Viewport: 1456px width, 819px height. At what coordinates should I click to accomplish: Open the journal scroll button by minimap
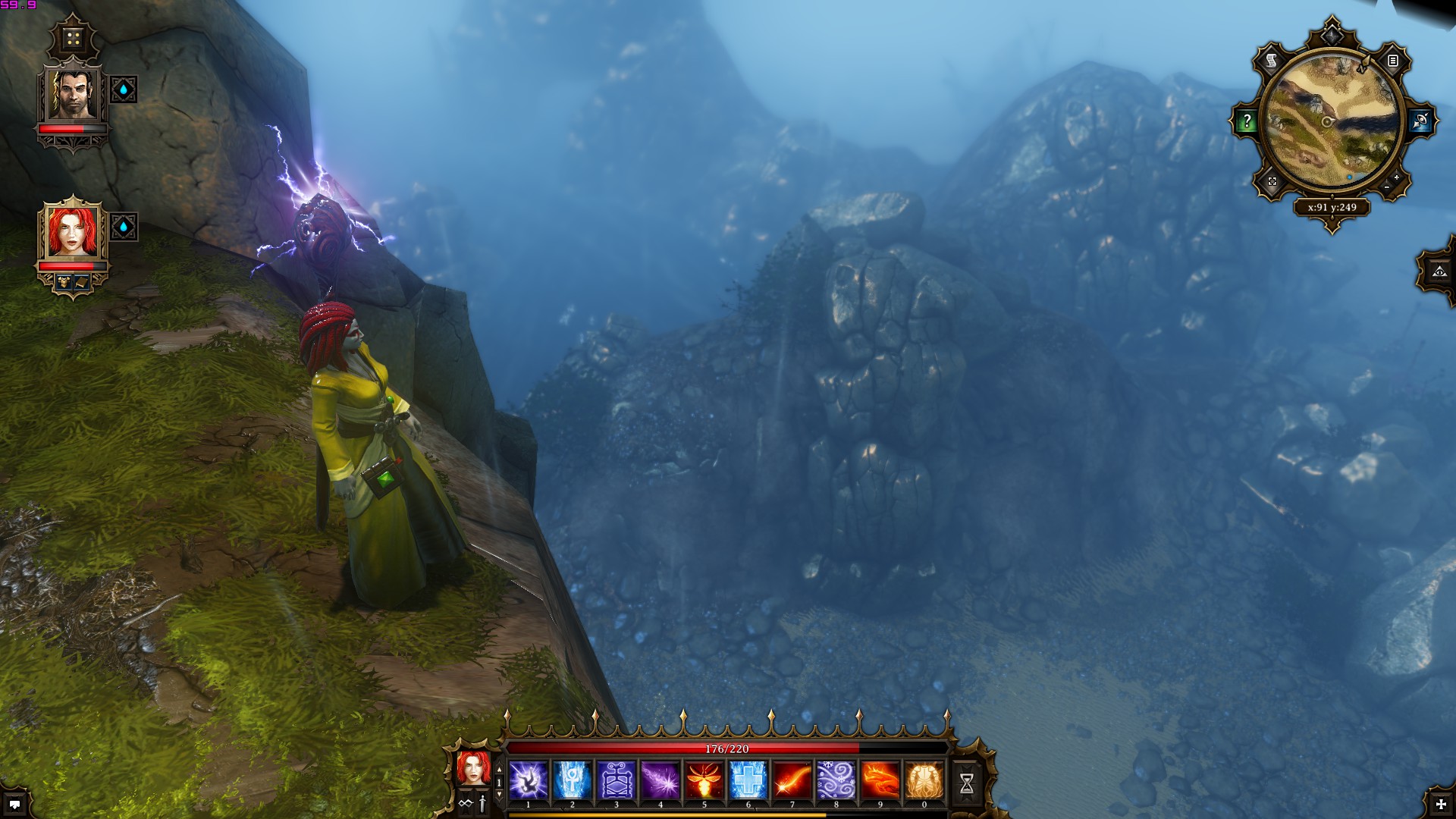(x=1272, y=61)
